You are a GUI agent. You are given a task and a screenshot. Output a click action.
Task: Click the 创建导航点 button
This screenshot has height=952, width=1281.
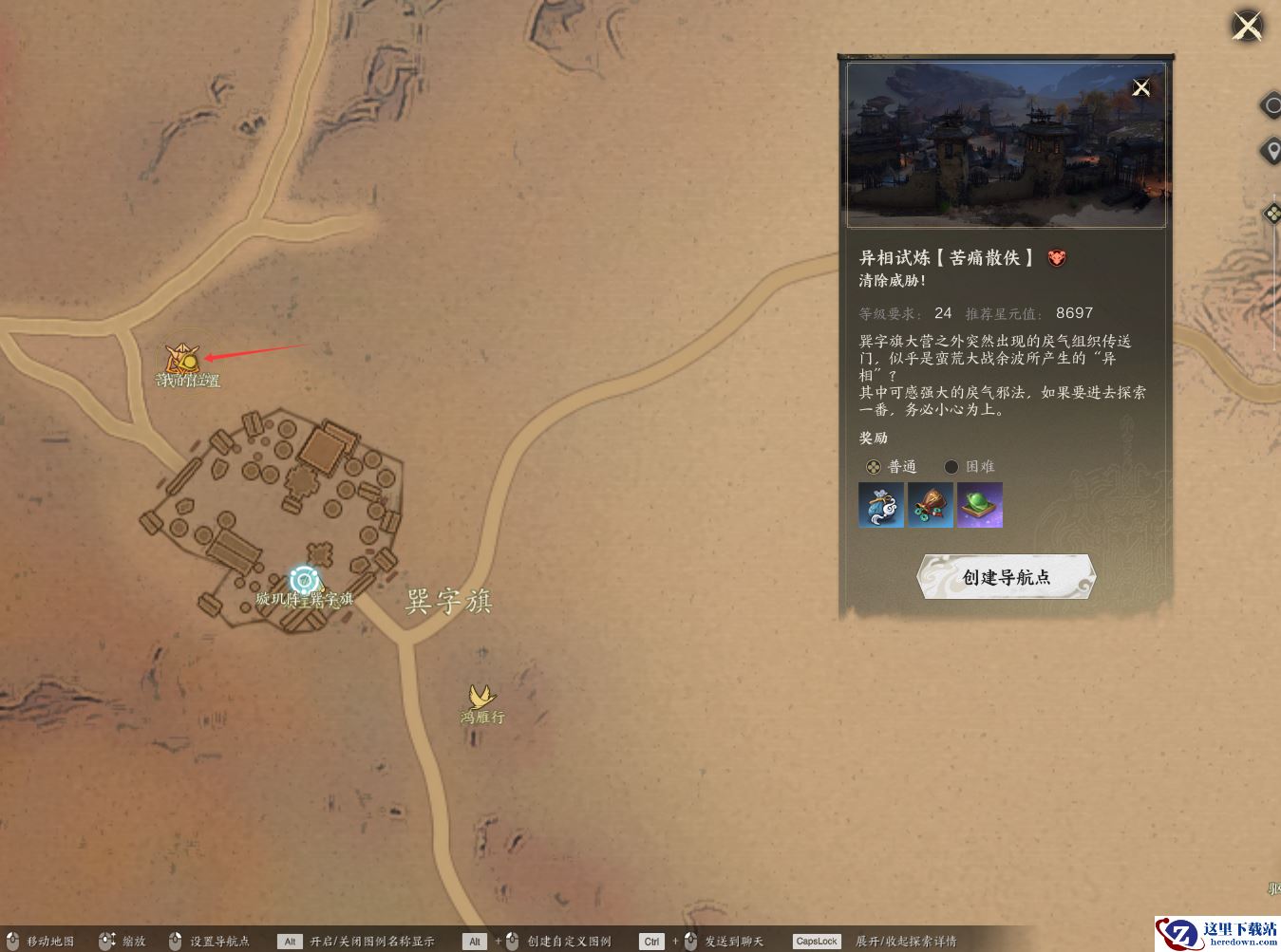[x=1007, y=577]
